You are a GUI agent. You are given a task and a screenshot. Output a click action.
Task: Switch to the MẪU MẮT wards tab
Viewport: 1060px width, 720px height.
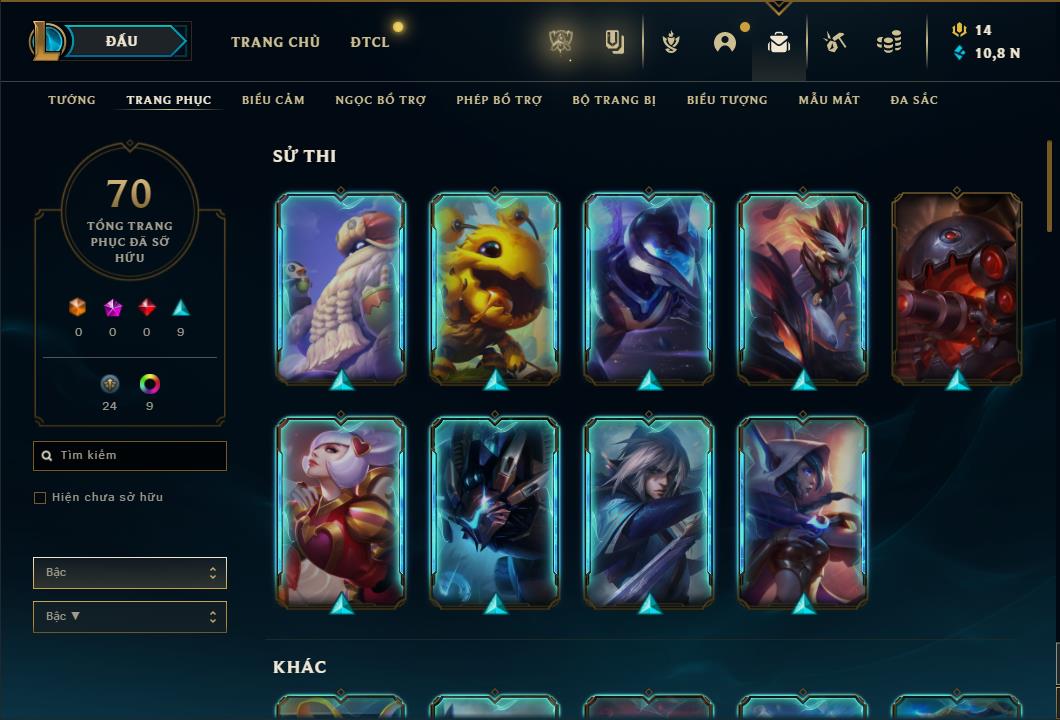[x=829, y=100]
